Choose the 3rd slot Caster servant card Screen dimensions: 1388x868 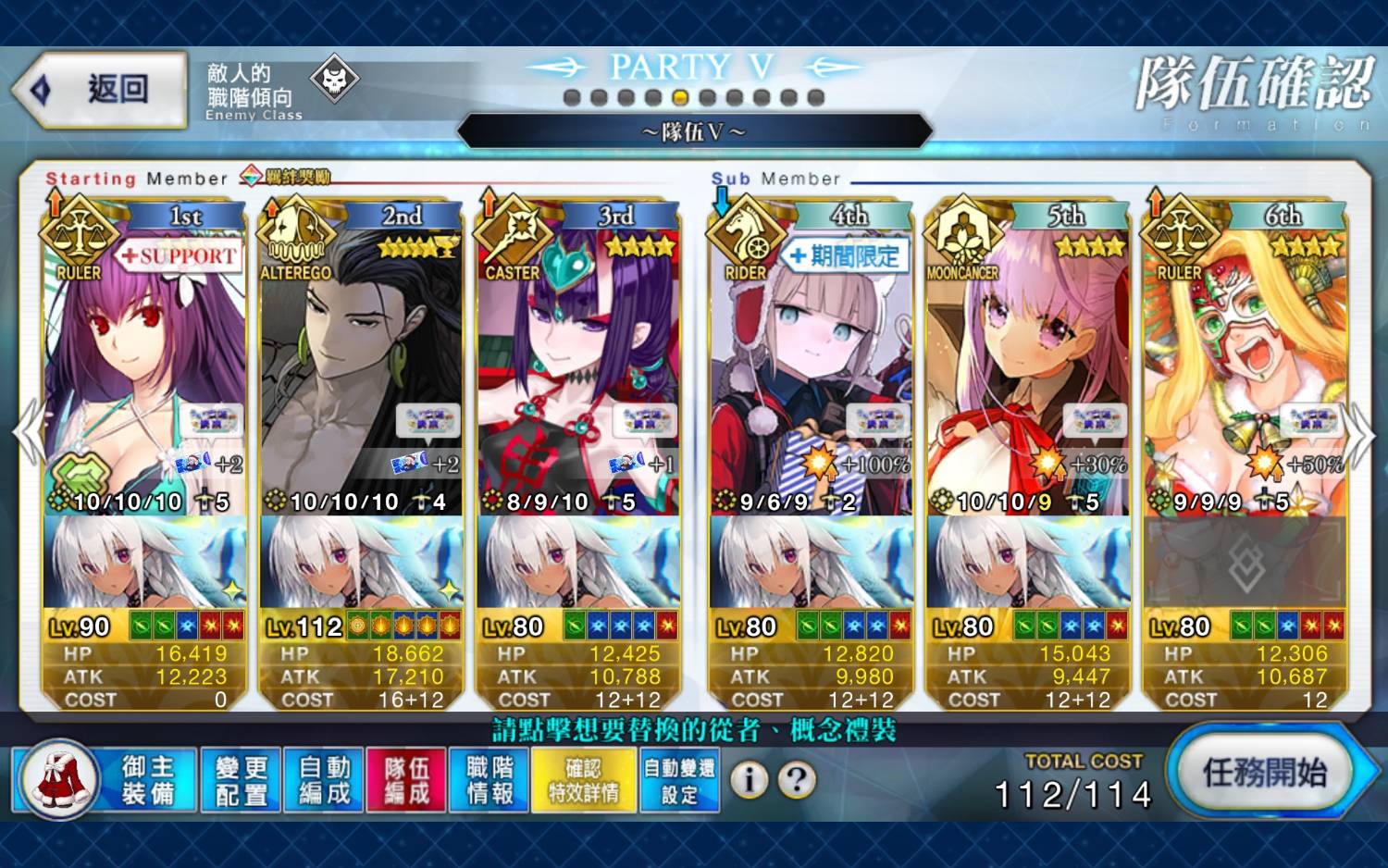(578, 370)
